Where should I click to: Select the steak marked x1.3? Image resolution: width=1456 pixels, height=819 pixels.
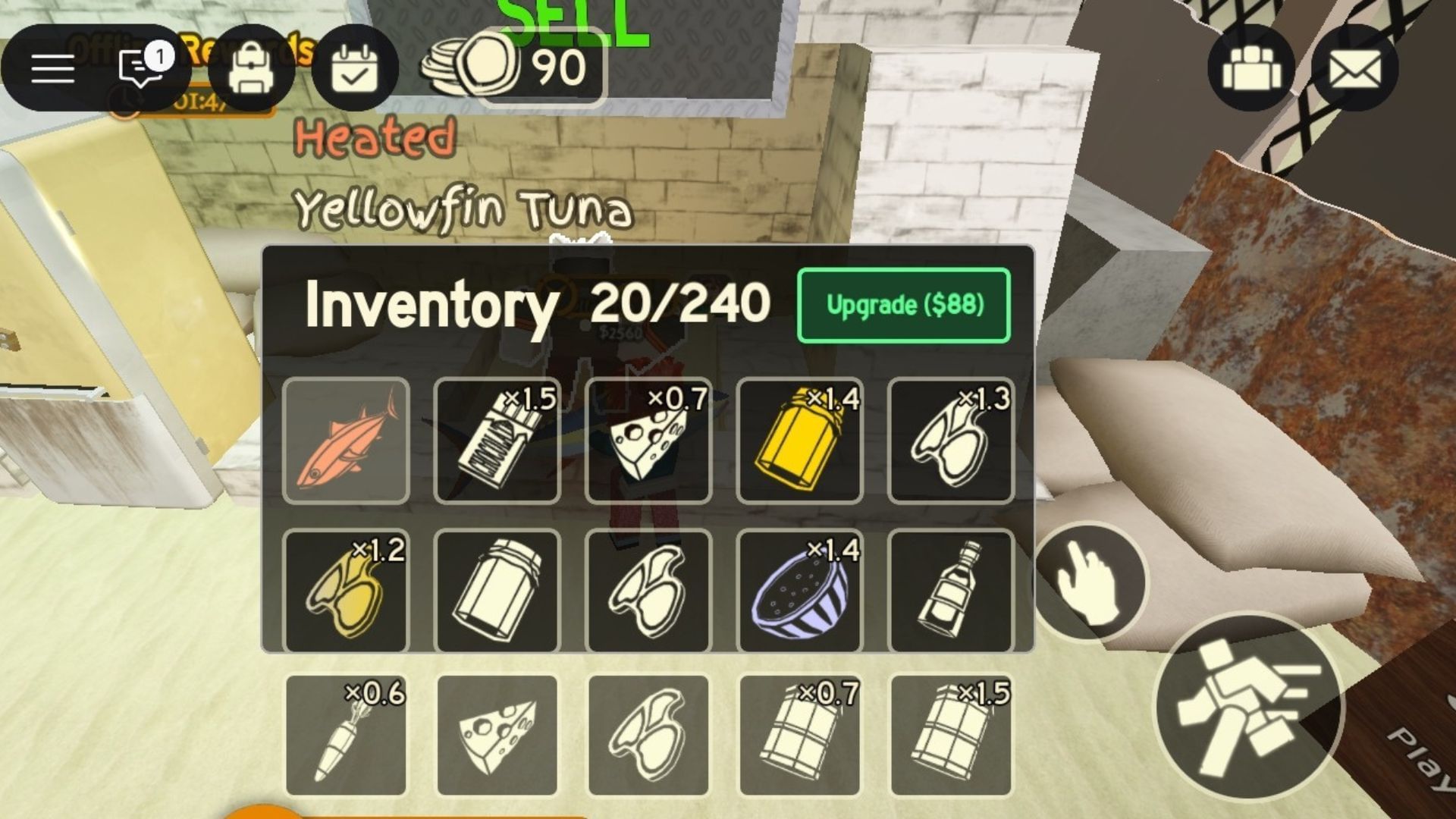(952, 440)
